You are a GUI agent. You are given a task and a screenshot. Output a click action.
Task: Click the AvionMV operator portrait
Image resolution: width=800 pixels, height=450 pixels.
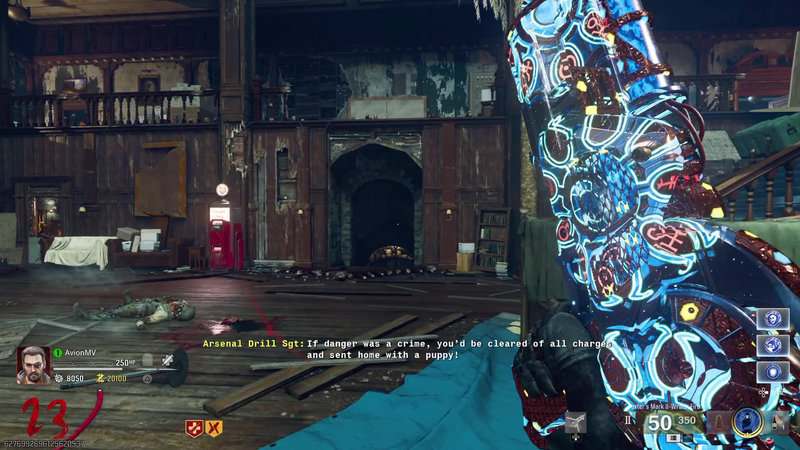tap(33, 365)
